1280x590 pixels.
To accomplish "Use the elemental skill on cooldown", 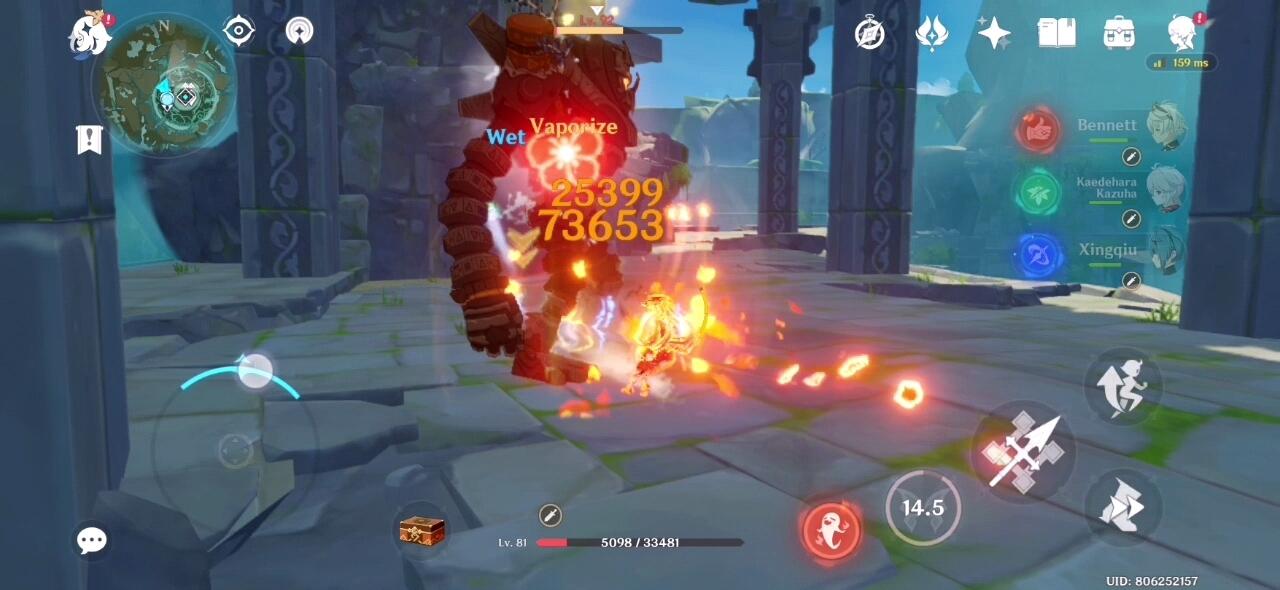I will (x=922, y=508).
